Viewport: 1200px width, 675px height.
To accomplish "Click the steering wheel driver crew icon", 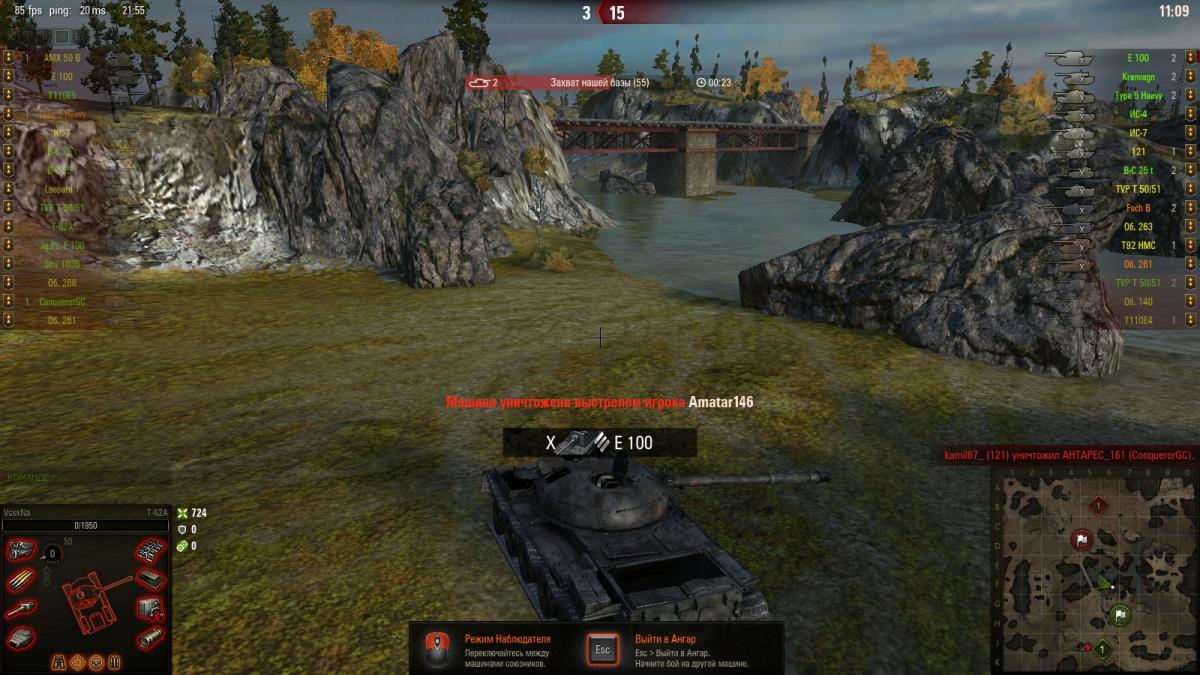I will (96, 661).
